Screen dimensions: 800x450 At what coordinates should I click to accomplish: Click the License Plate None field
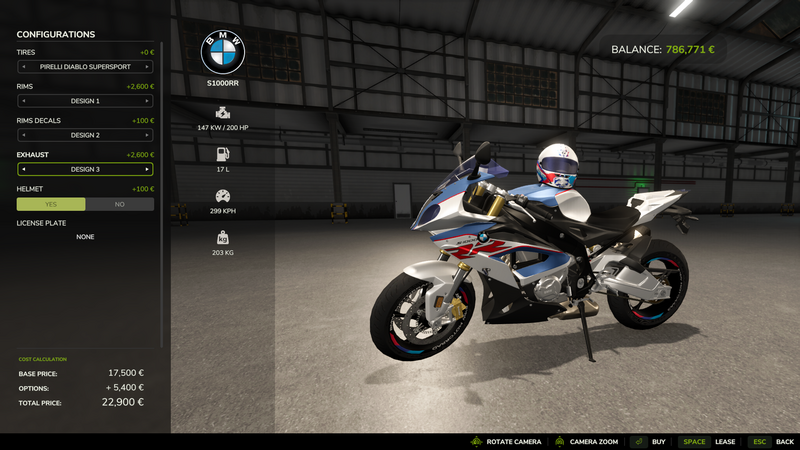(x=85, y=237)
